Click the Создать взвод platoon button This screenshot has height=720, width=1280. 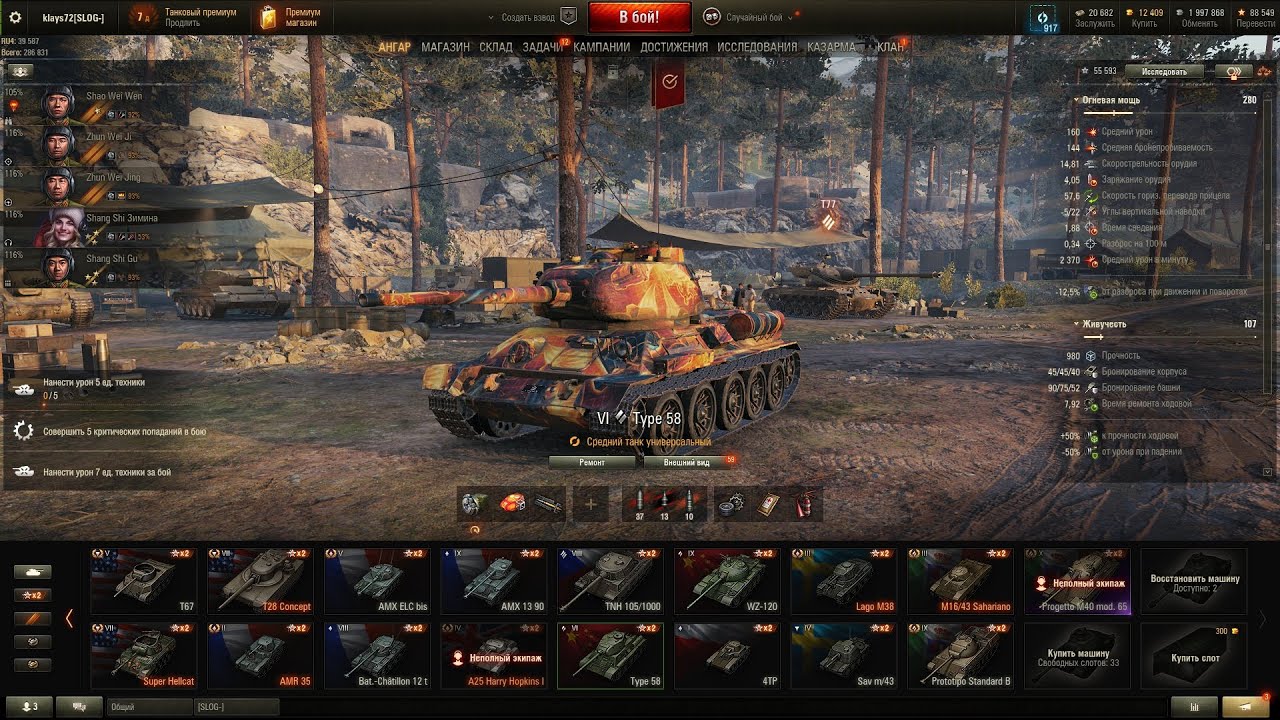click(x=532, y=17)
